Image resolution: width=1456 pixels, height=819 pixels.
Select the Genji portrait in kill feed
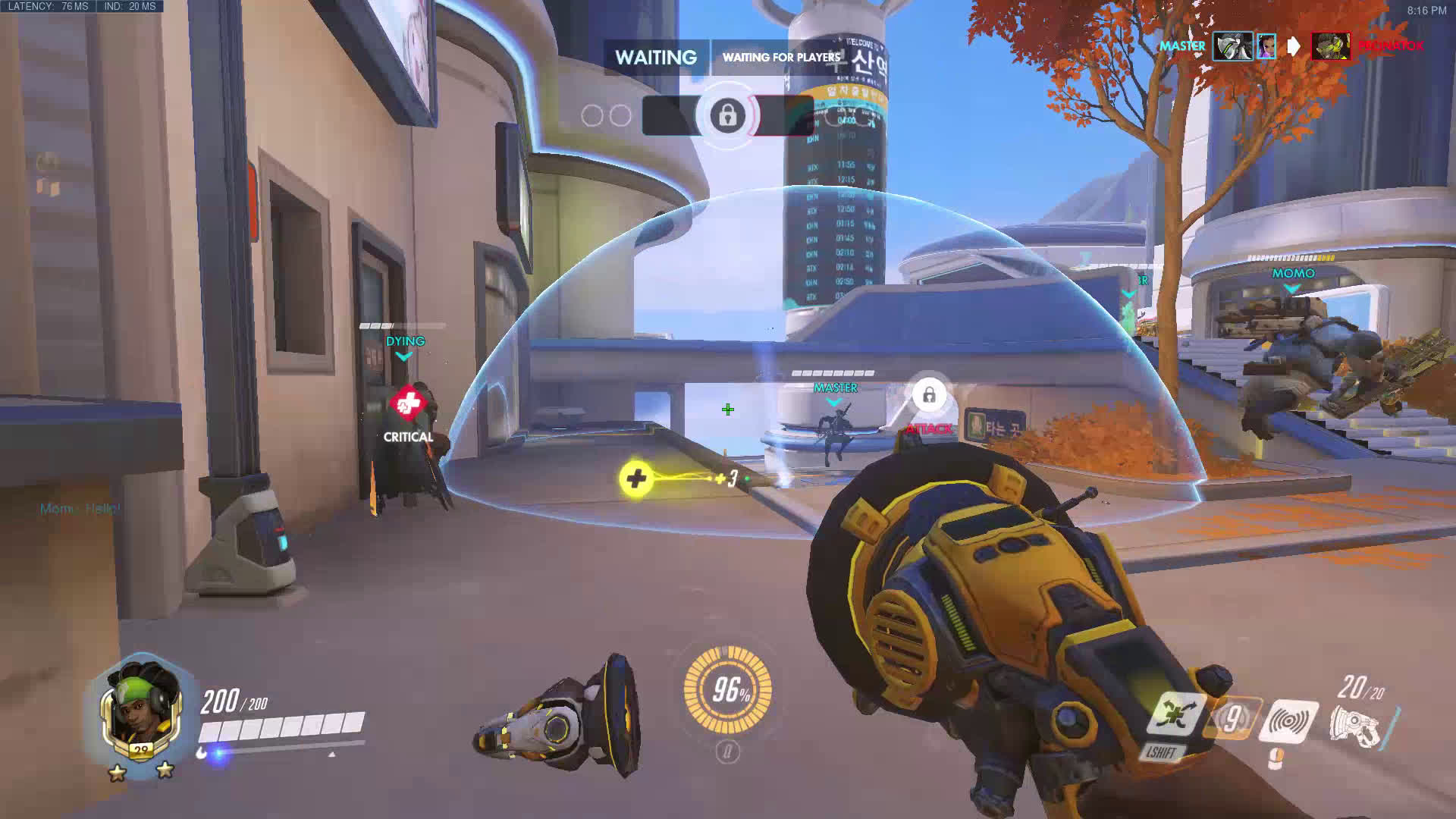coord(1232,46)
